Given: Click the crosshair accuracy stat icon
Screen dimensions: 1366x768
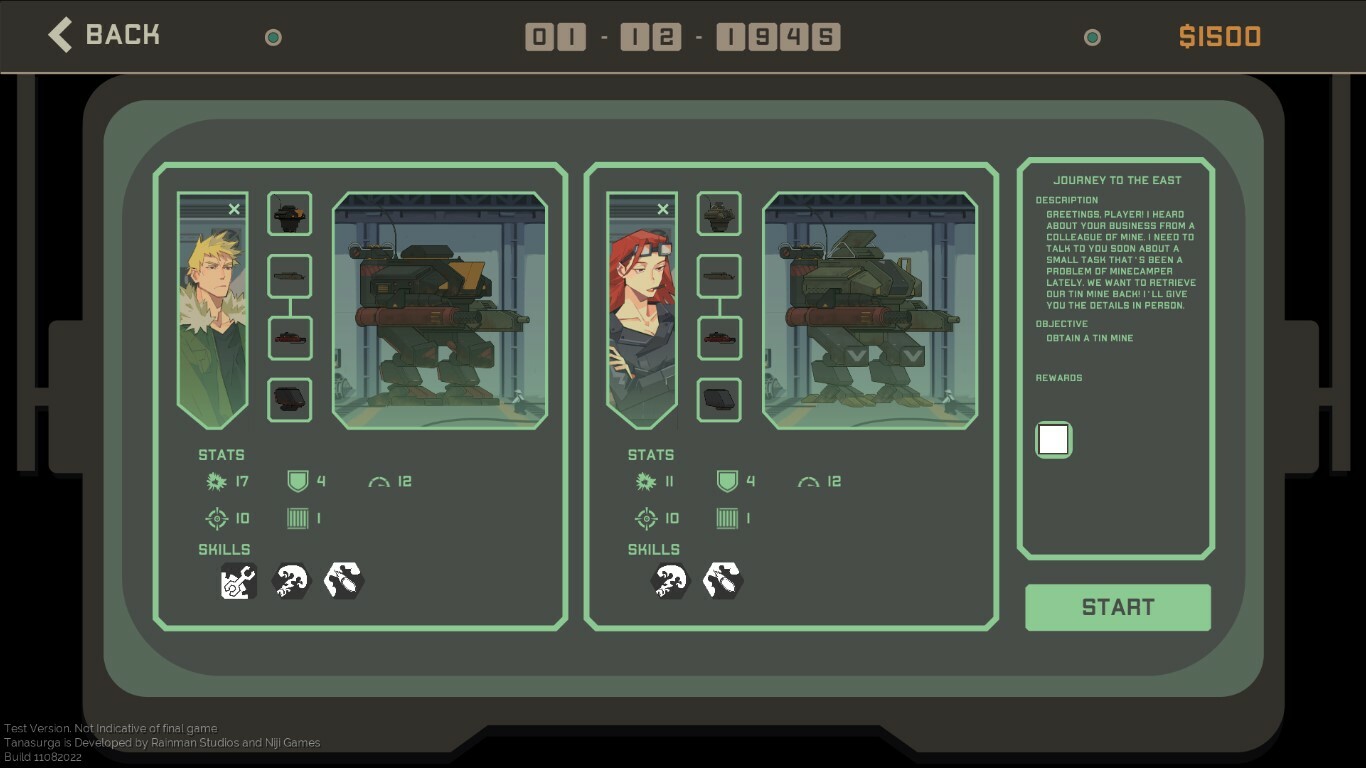Looking at the screenshot, I should (x=216, y=518).
